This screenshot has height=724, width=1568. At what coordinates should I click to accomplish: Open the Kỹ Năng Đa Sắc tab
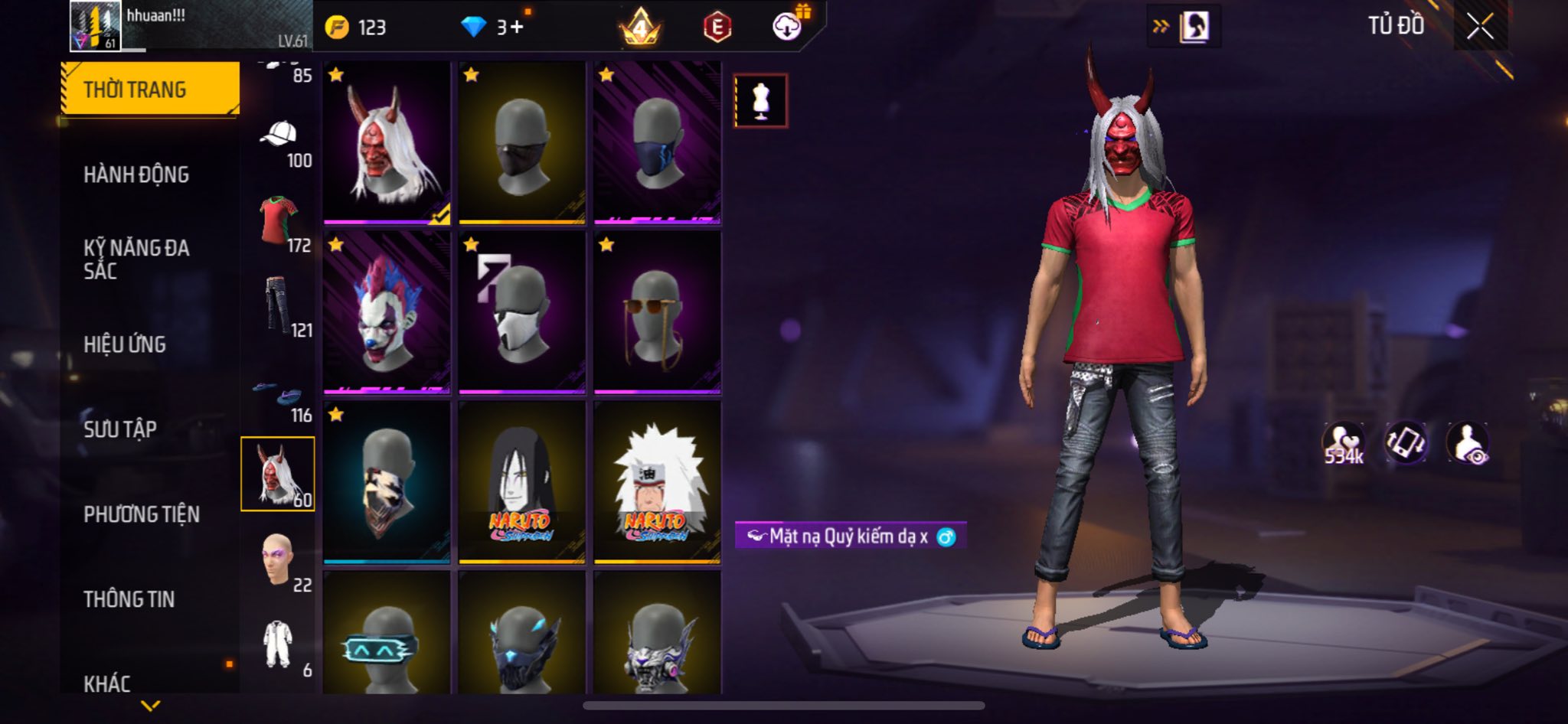point(136,259)
